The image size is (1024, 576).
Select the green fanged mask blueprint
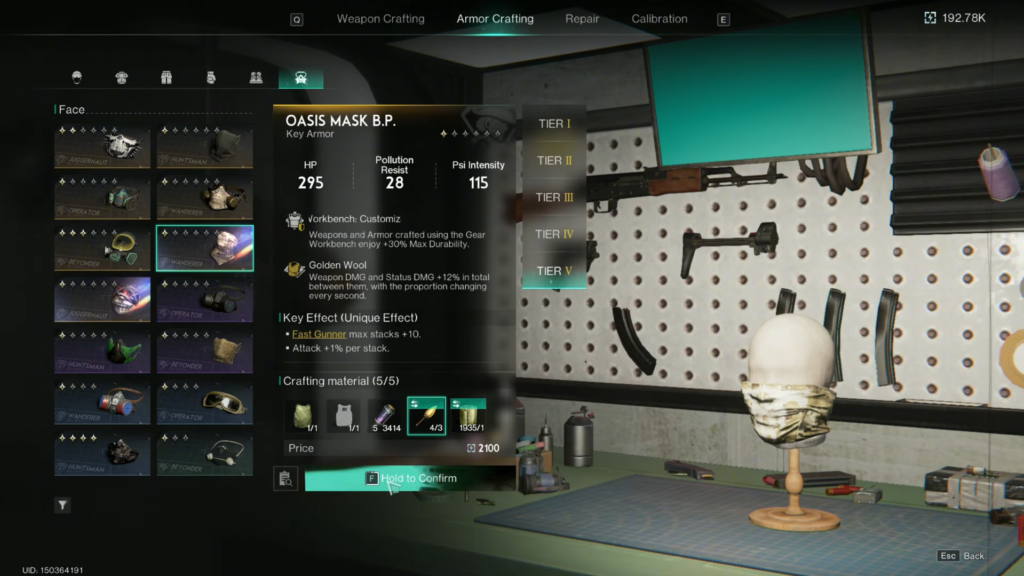pyautogui.click(x=103, y=350)
